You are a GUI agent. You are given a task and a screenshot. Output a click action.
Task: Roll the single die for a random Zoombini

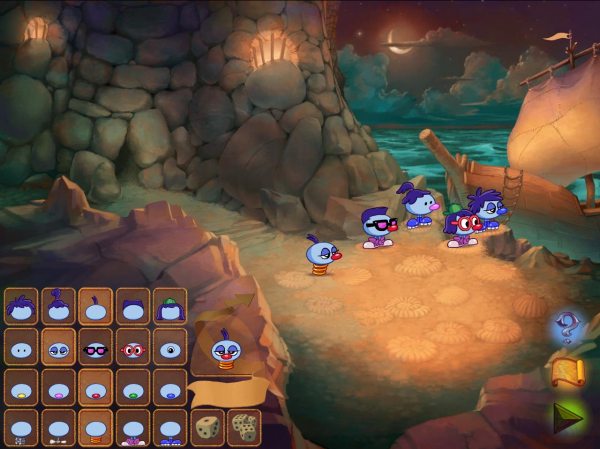coord(207,427)
